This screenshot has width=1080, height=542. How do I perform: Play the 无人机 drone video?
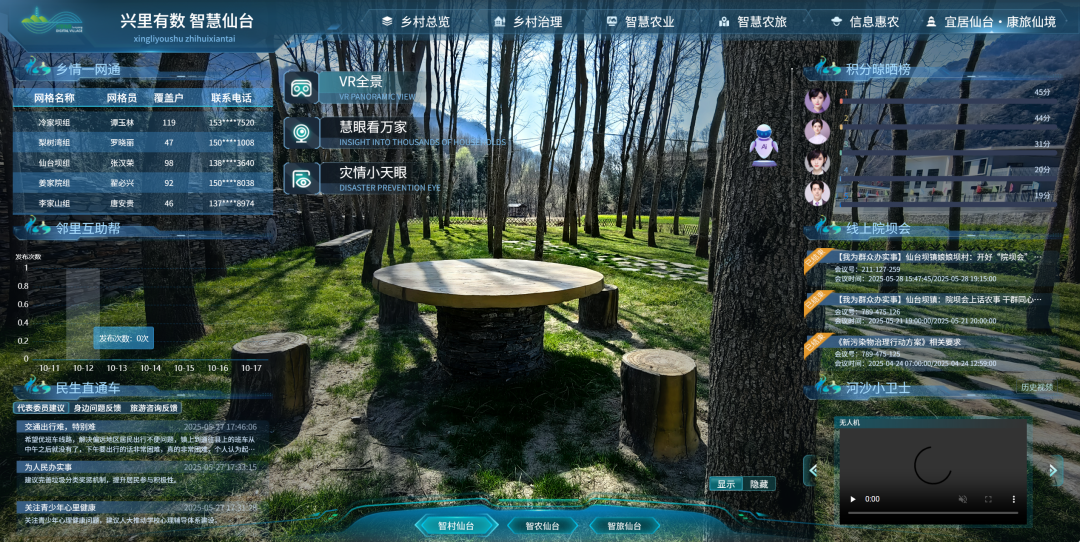click(853, 499)
